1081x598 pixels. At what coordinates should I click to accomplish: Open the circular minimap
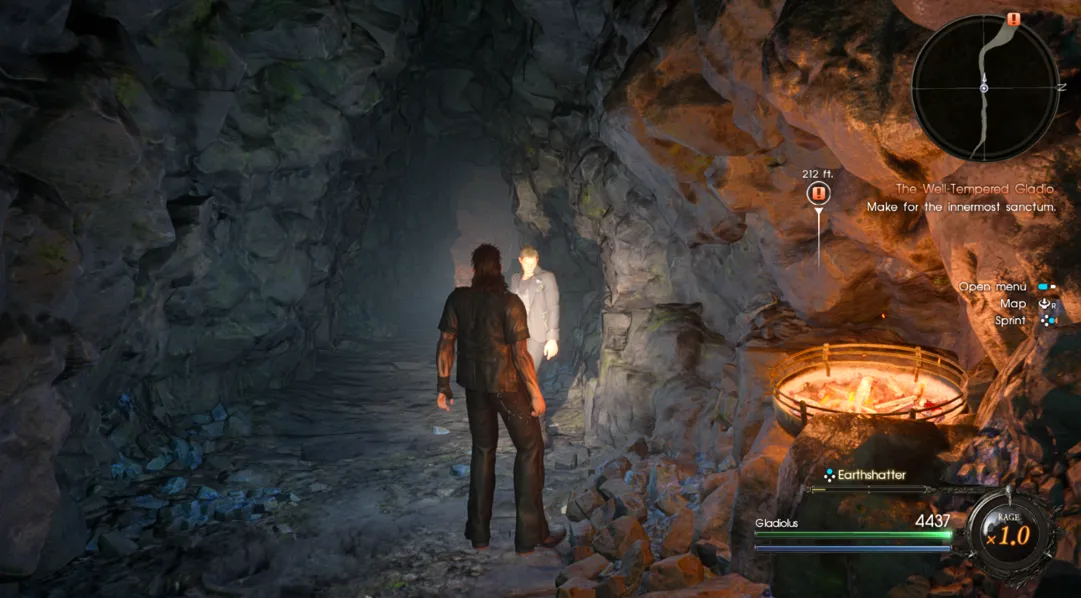tap(984, 88)
